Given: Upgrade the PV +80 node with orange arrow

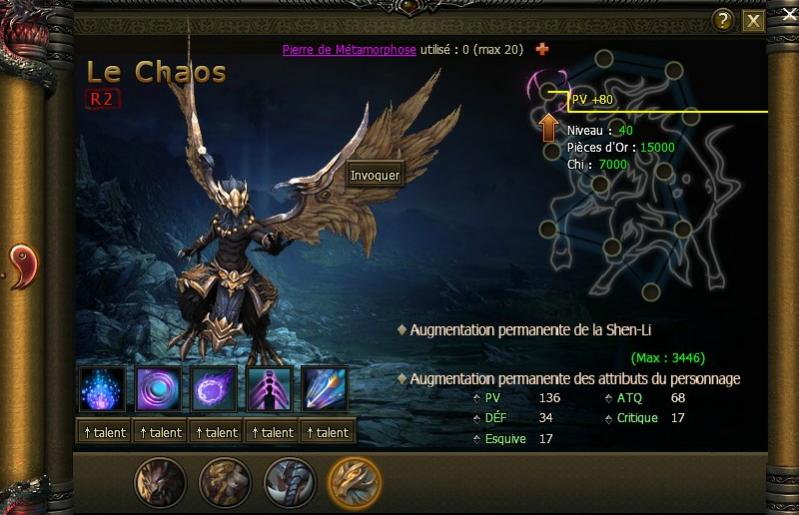Looking at the screenshot, I should [x=549, y=128].
